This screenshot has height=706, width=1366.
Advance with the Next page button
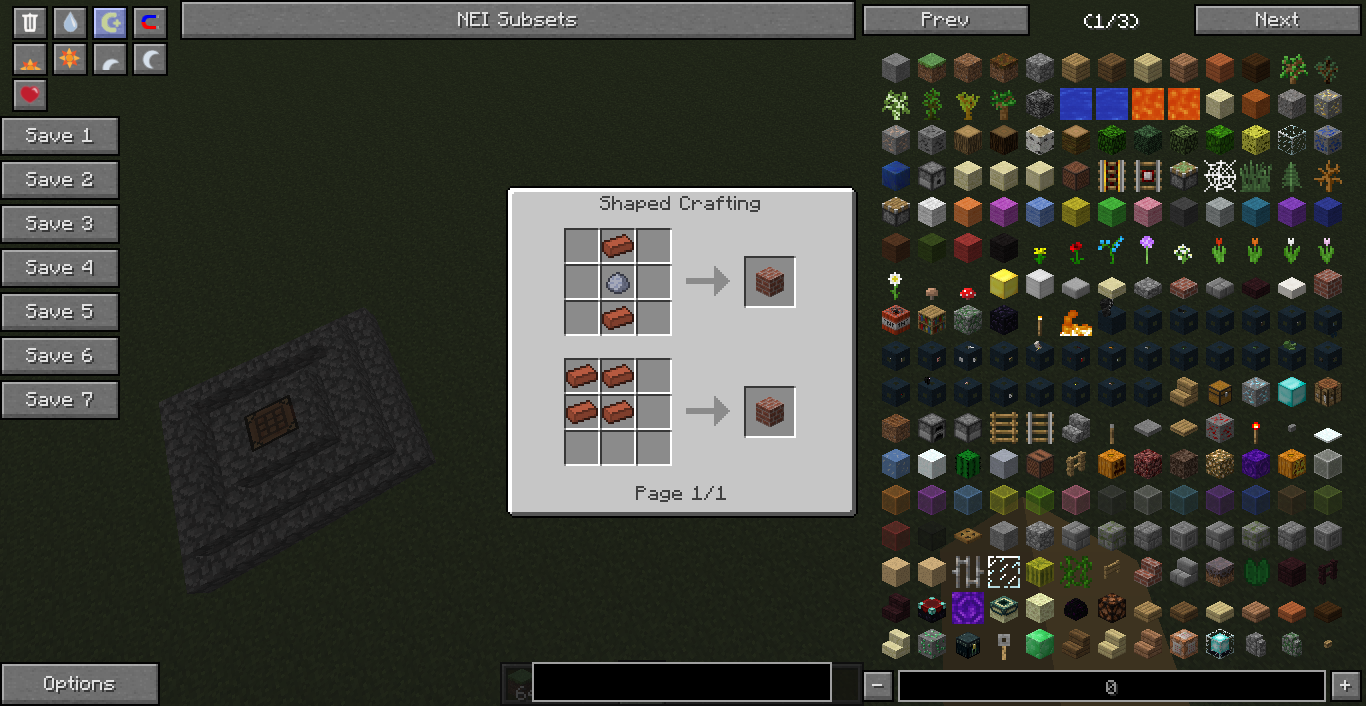(1276, 20)
